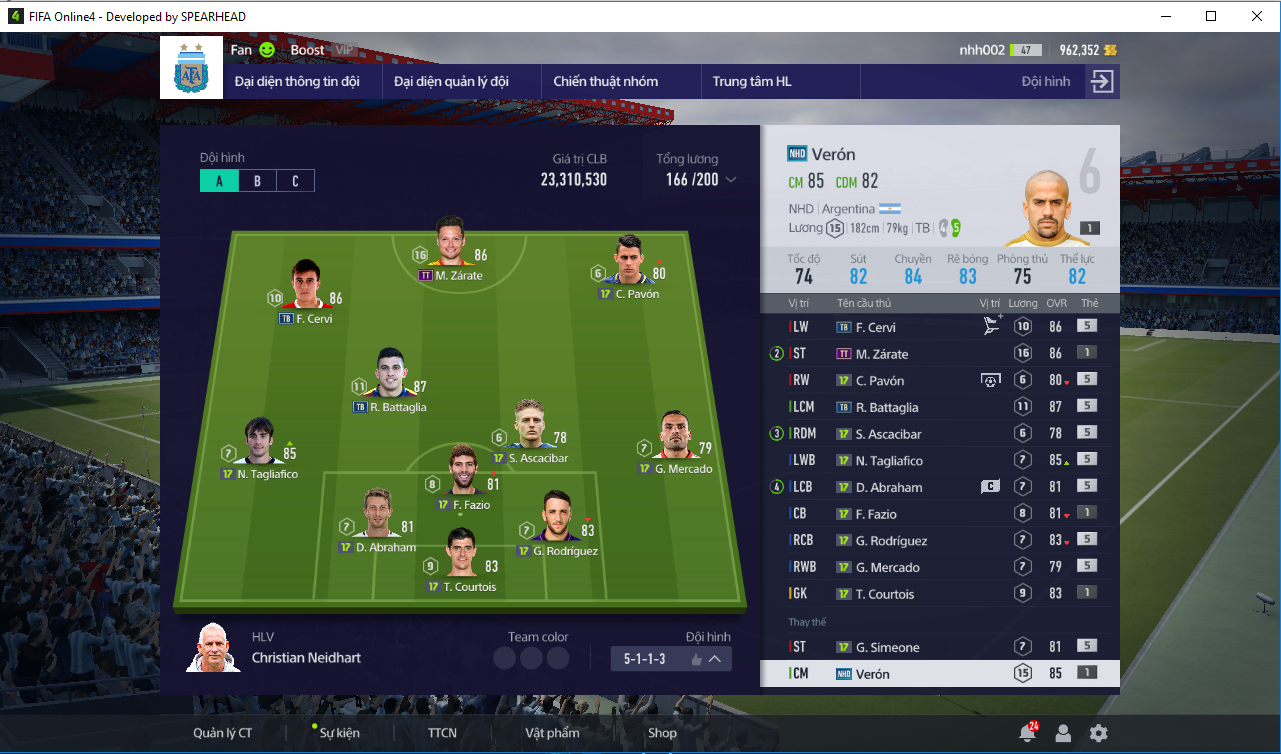Open the Shop
Image resolution: width=1281 pixels, height=754 pixels.
tap(662, 733)
